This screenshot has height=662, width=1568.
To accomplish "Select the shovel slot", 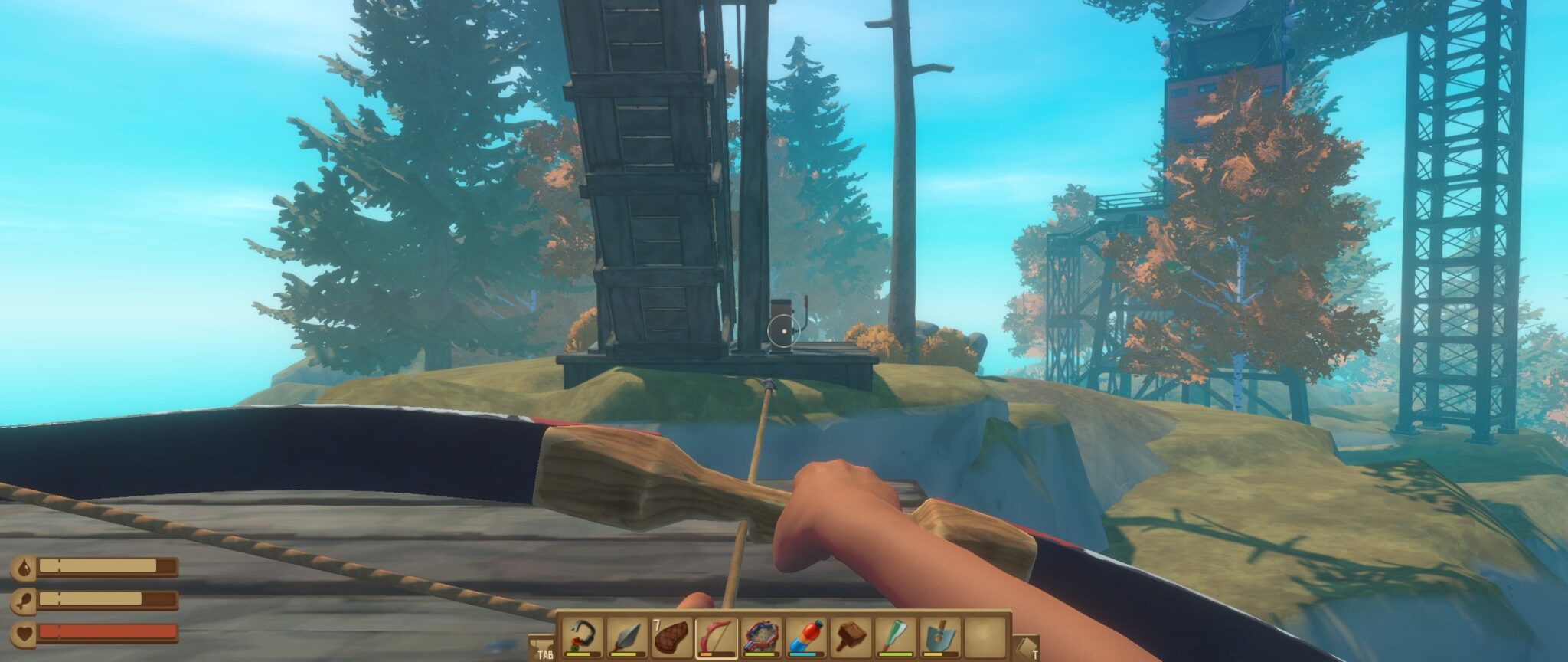I will coord(939,636).
